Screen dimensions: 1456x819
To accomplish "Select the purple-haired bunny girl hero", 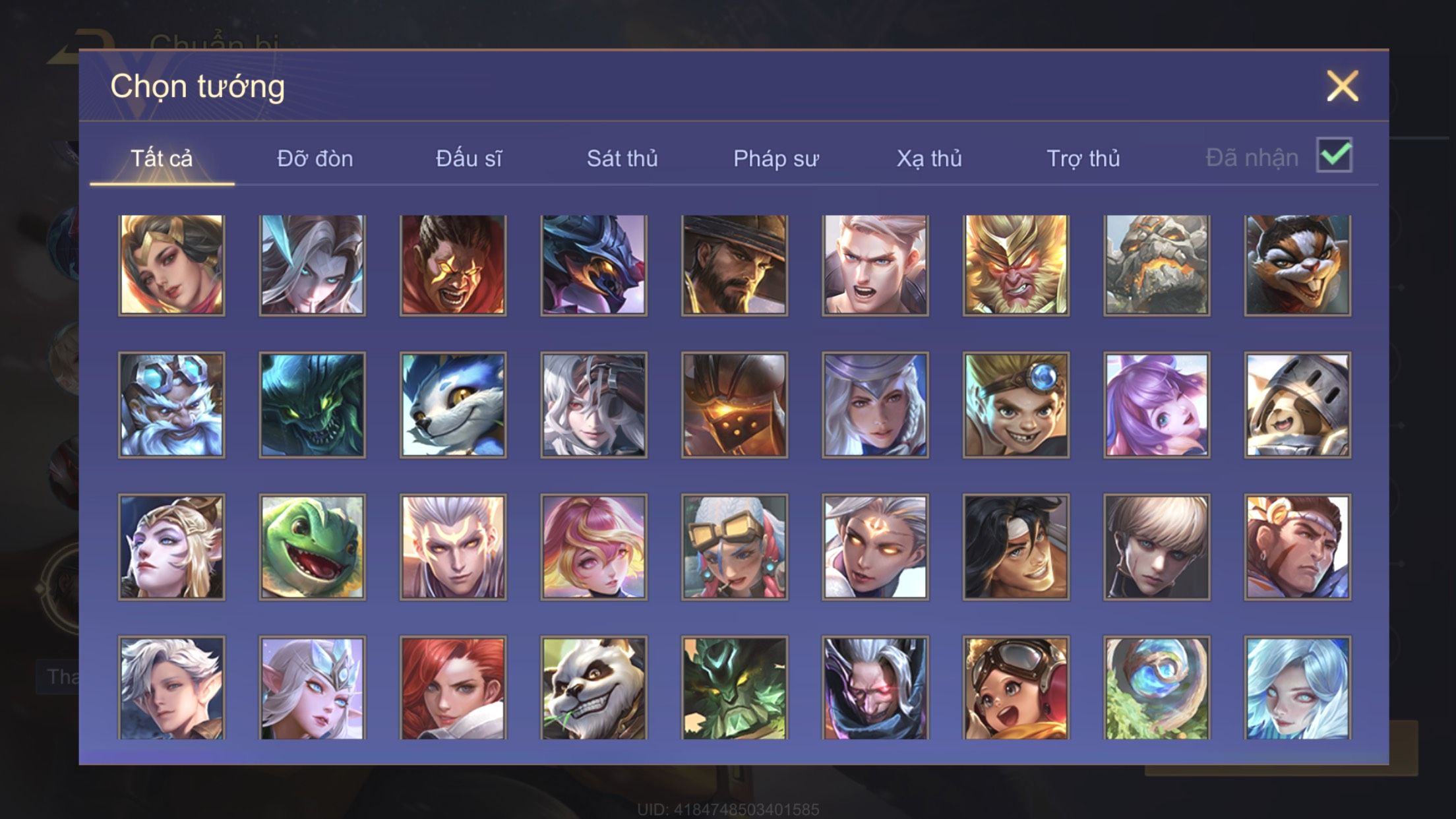I will click(x=1157, y=405).
